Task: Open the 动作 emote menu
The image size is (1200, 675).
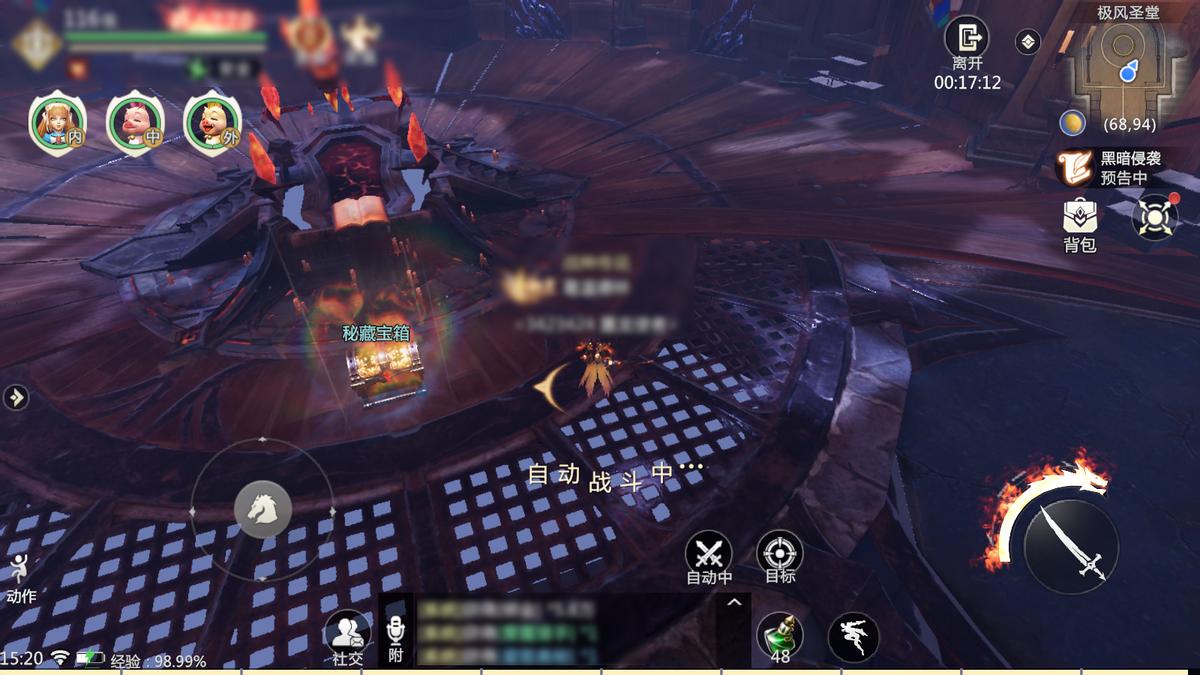Action: click(19, 577)
